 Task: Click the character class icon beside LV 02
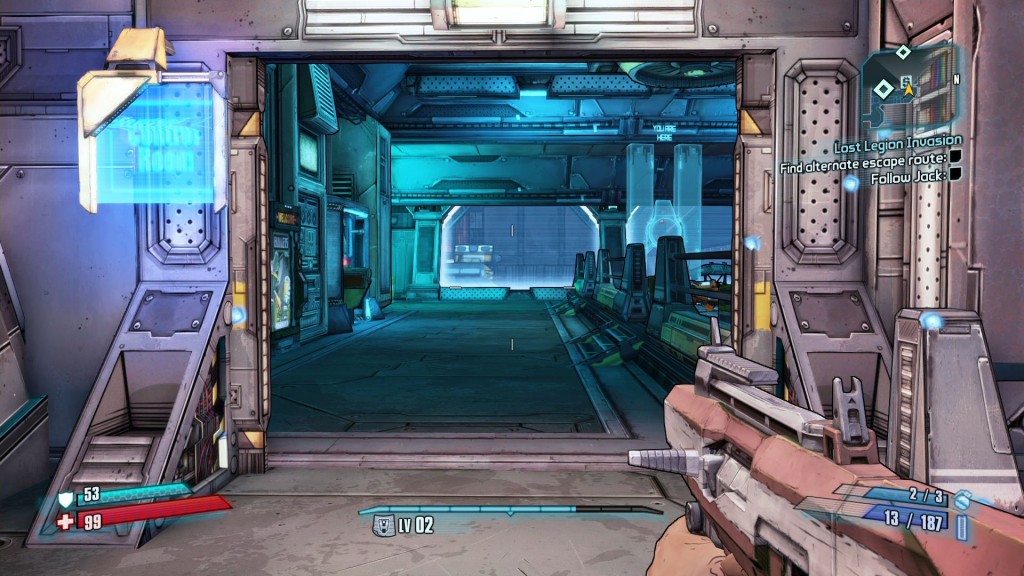[x=383, y=526]
